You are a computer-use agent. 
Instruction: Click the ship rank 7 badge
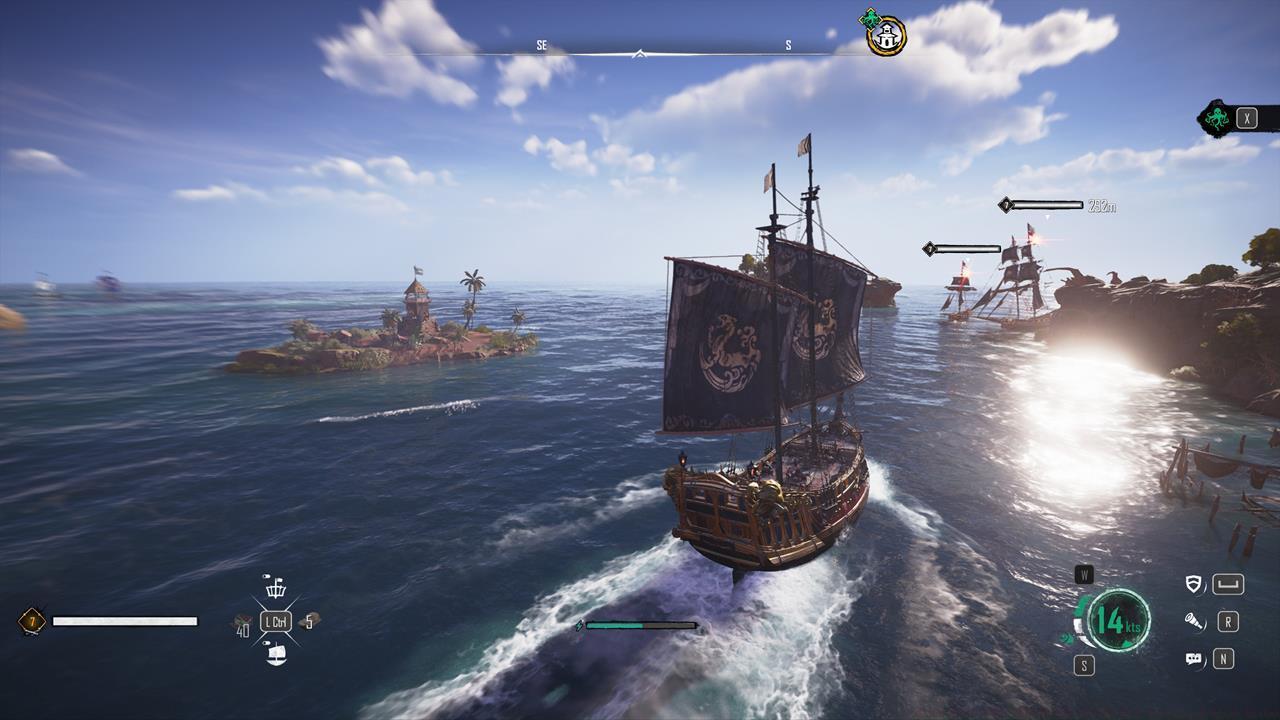pyautogui.click(x=31, y=622)
